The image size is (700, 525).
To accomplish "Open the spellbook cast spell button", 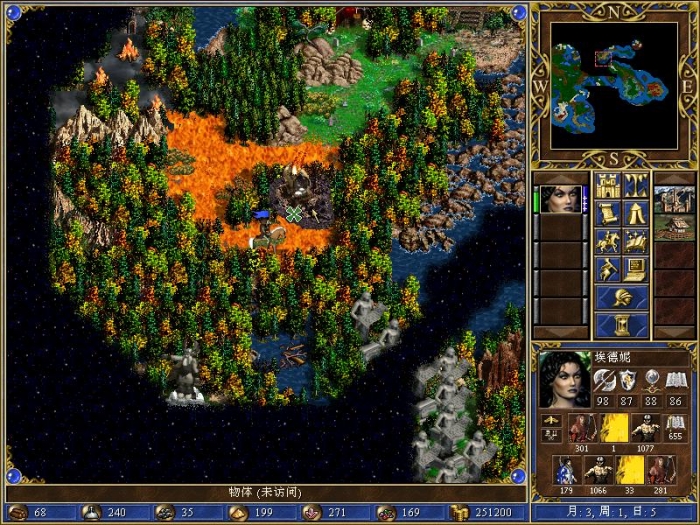I will click(636, 241).
